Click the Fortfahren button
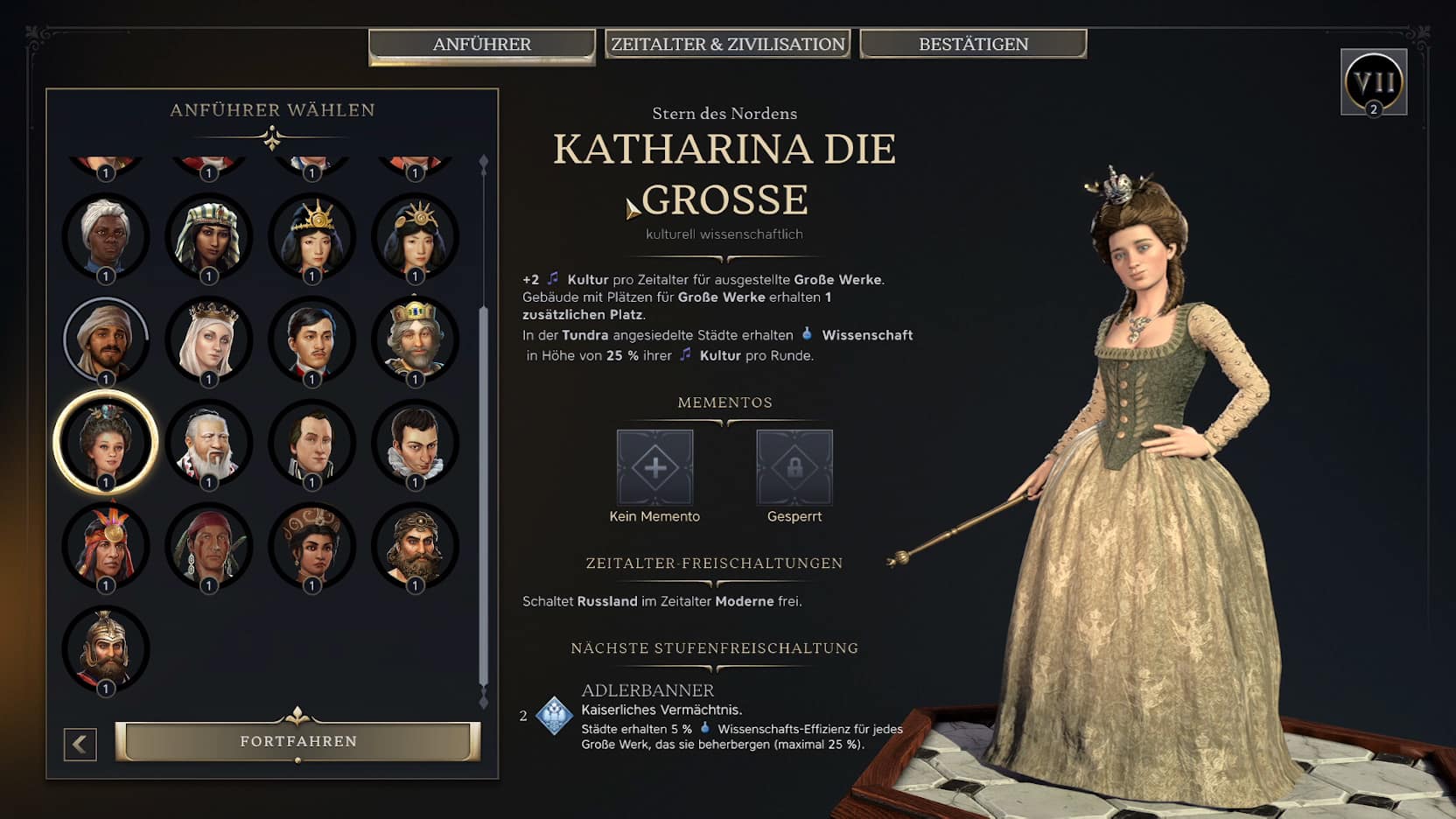The height and width of the screenshot is (819, 1456). [x=297, y=741]
